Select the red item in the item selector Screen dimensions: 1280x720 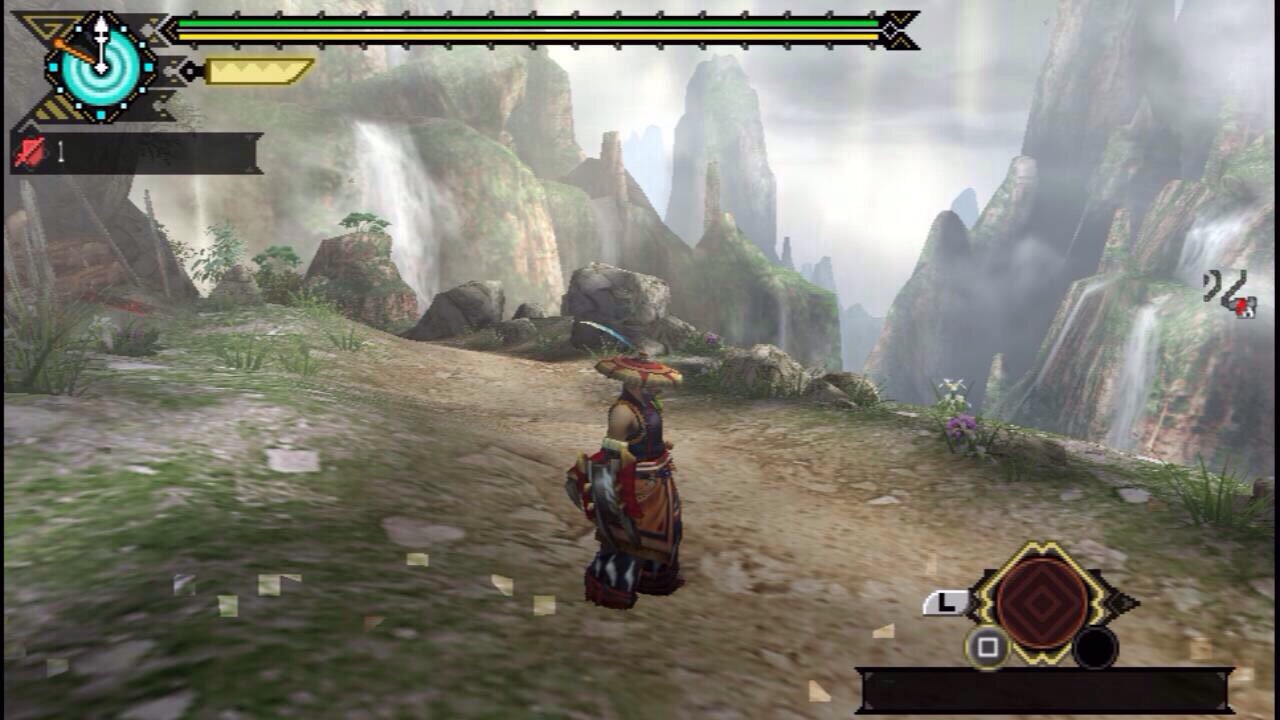click(1042, 603)
